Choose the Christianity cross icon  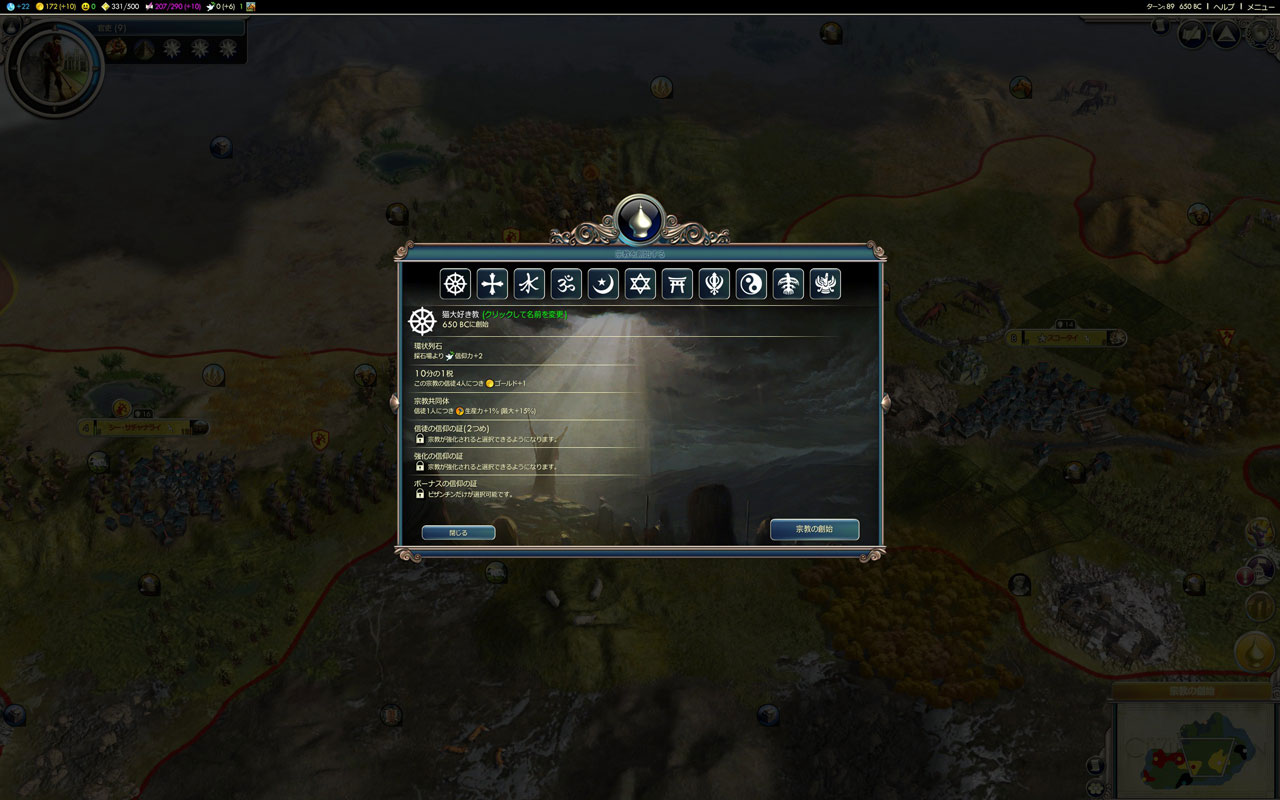pos(492,284)
